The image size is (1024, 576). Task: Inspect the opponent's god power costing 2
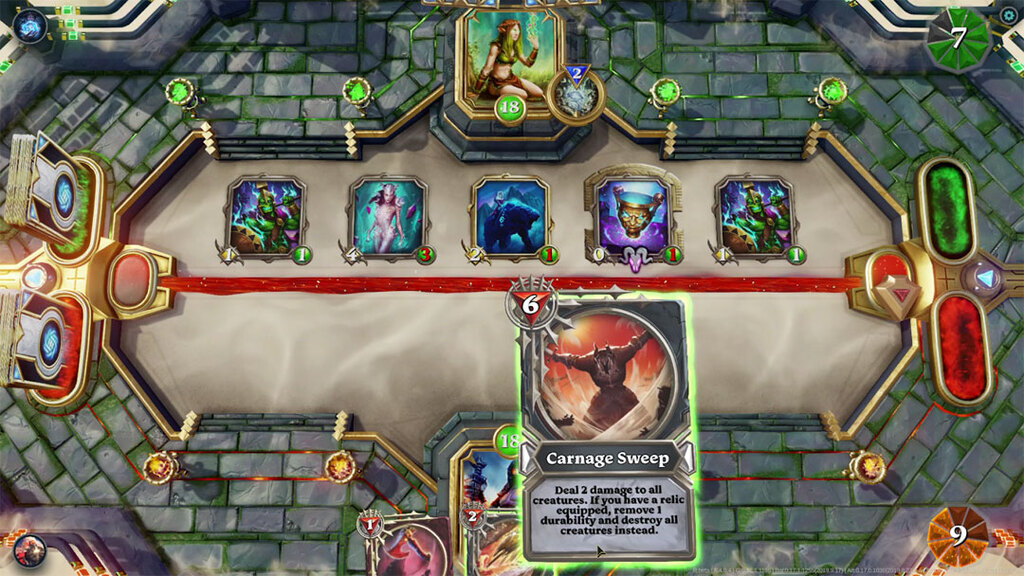tap(576, 96)
